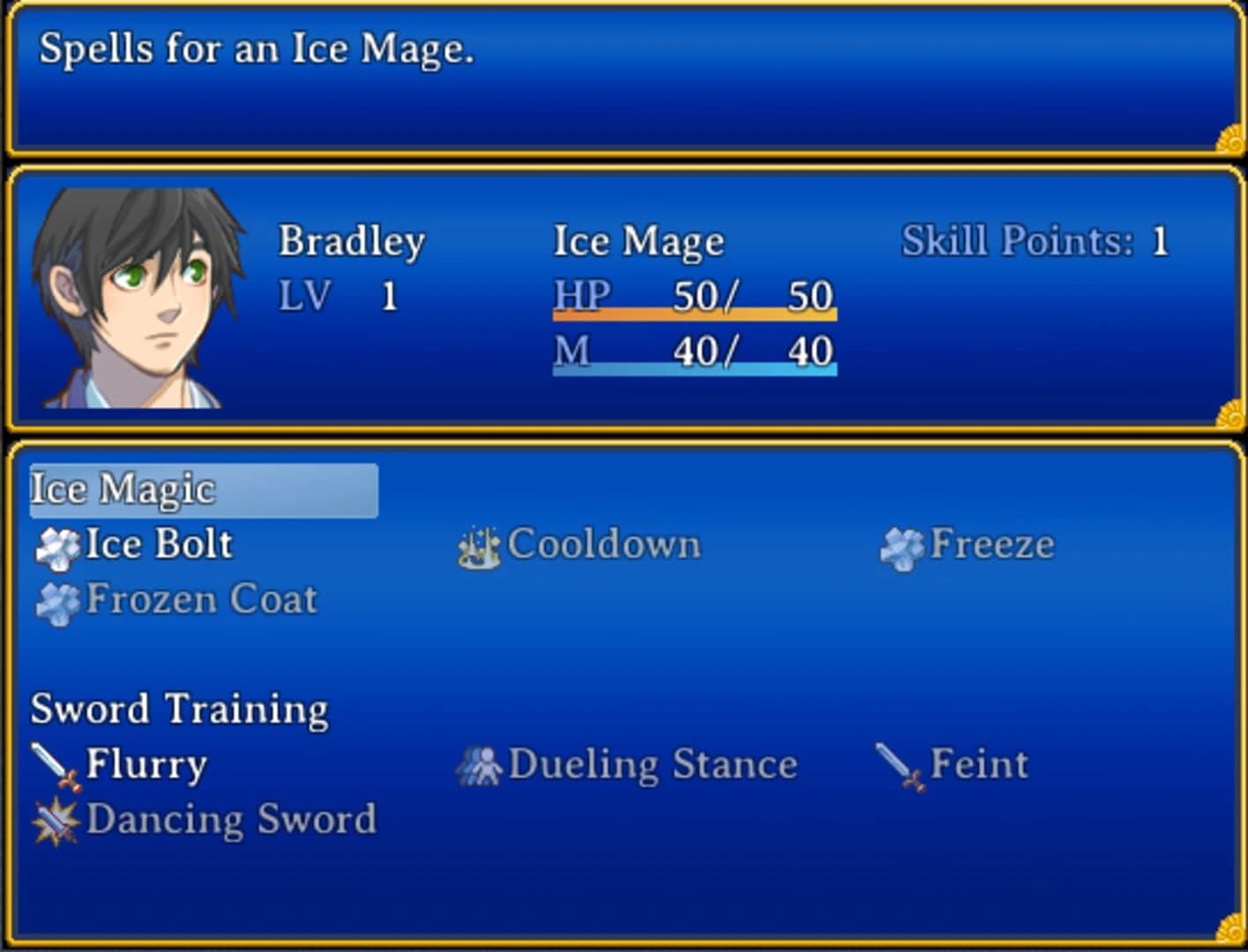Click the Dancing Sword burst icon
Viewport: 1248px width, 952px height.
[55, 819]
